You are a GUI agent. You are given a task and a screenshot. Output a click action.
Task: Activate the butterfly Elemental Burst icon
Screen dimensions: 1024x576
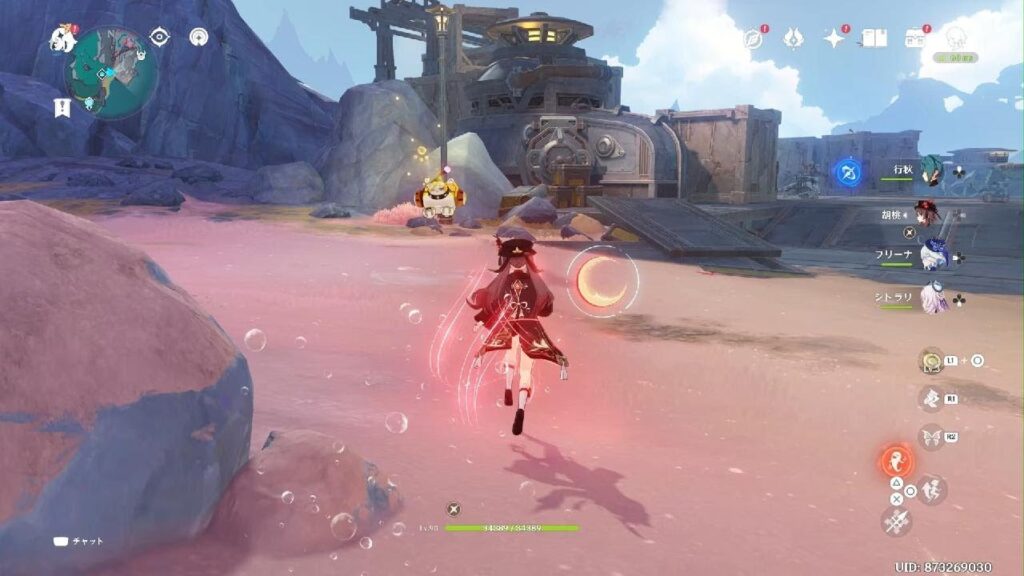click(x=931, y=437)
